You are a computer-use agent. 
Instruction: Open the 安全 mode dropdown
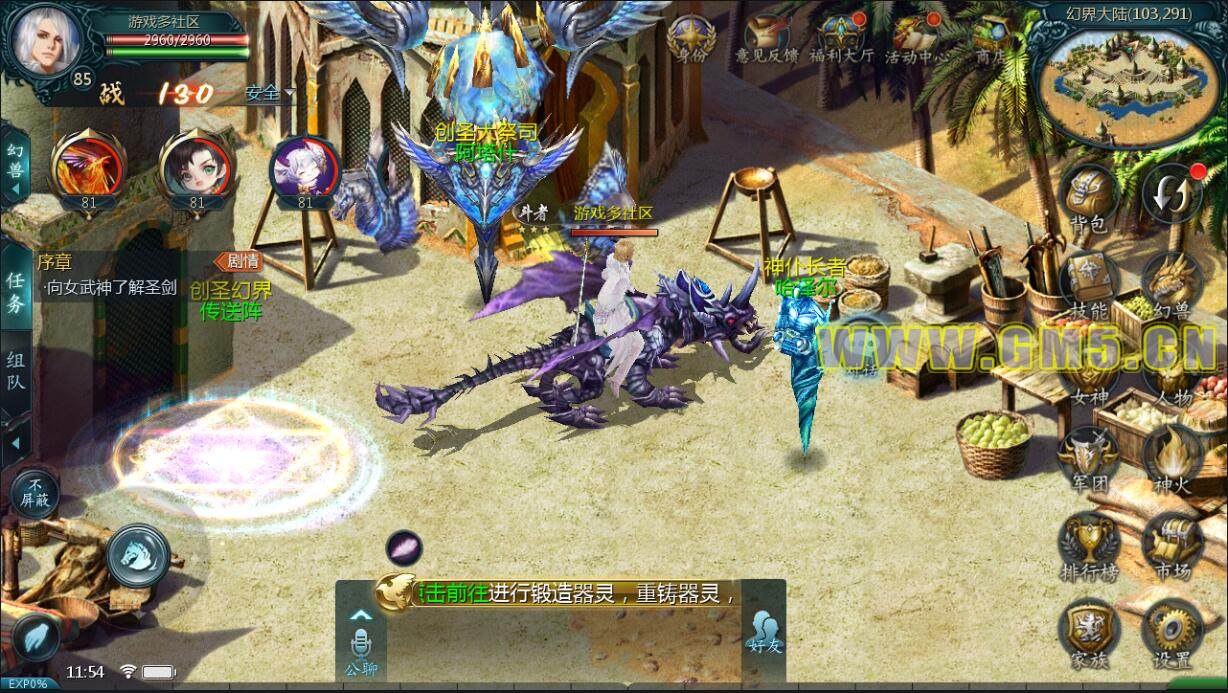[270, 93]
